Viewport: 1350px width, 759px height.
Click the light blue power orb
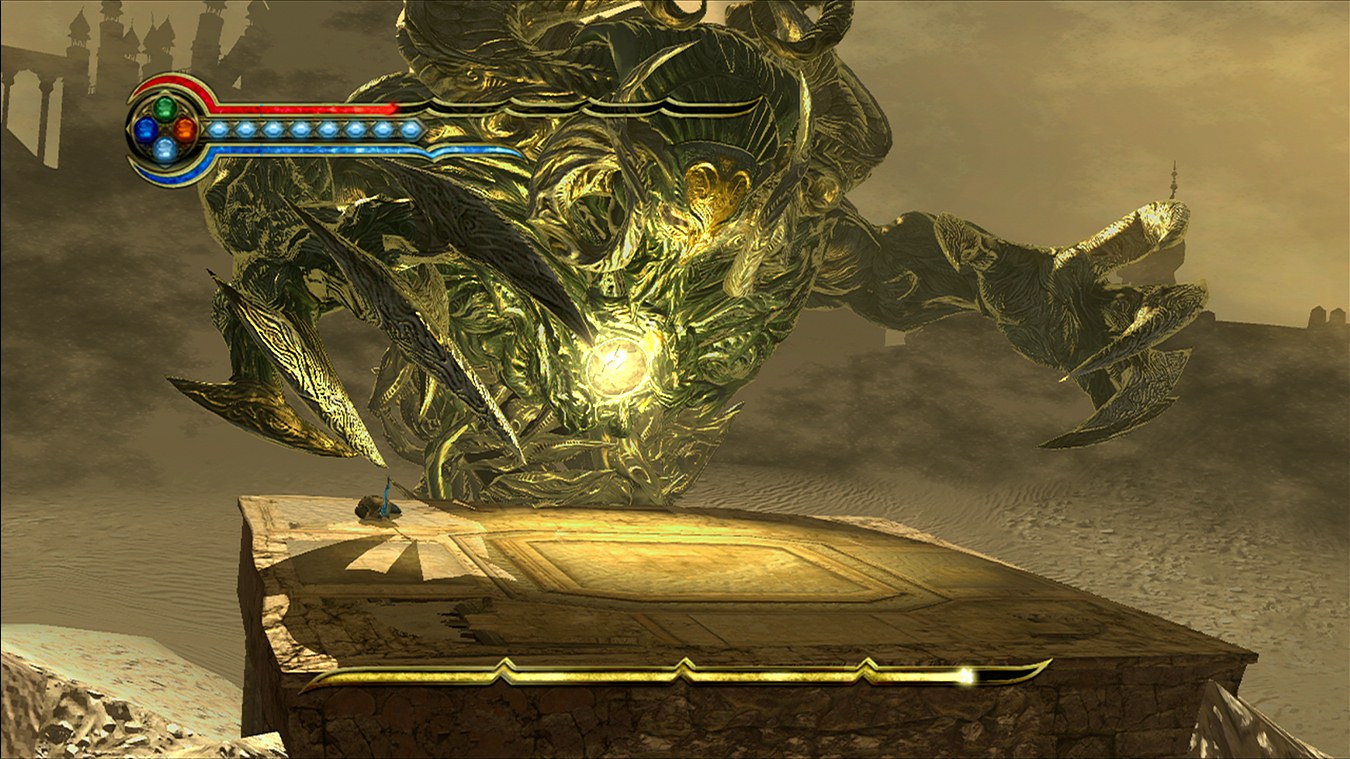coord(165,149)
